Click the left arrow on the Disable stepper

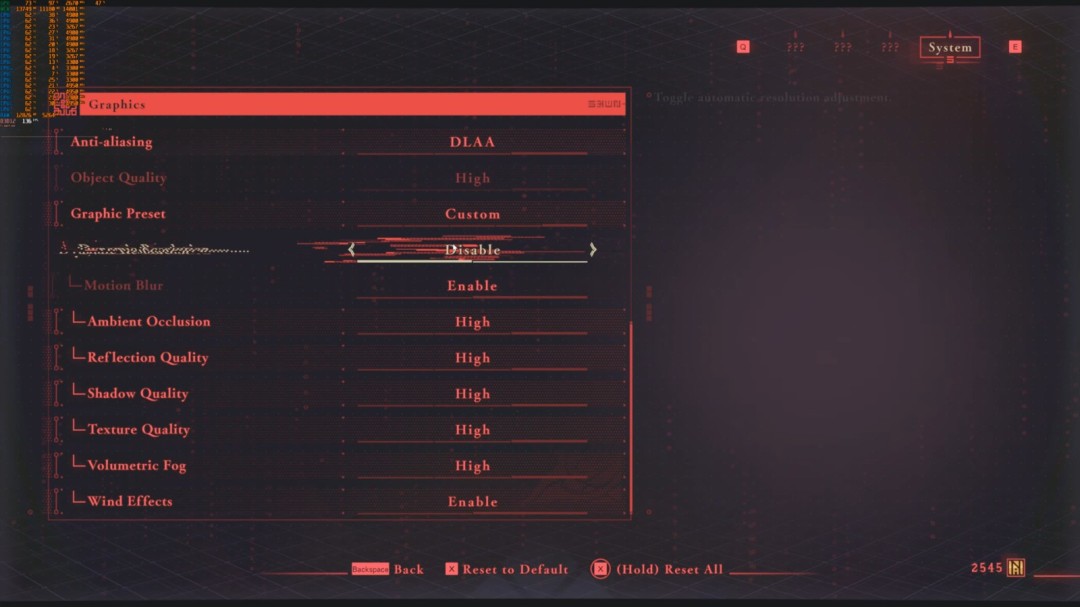pos(351,250)
